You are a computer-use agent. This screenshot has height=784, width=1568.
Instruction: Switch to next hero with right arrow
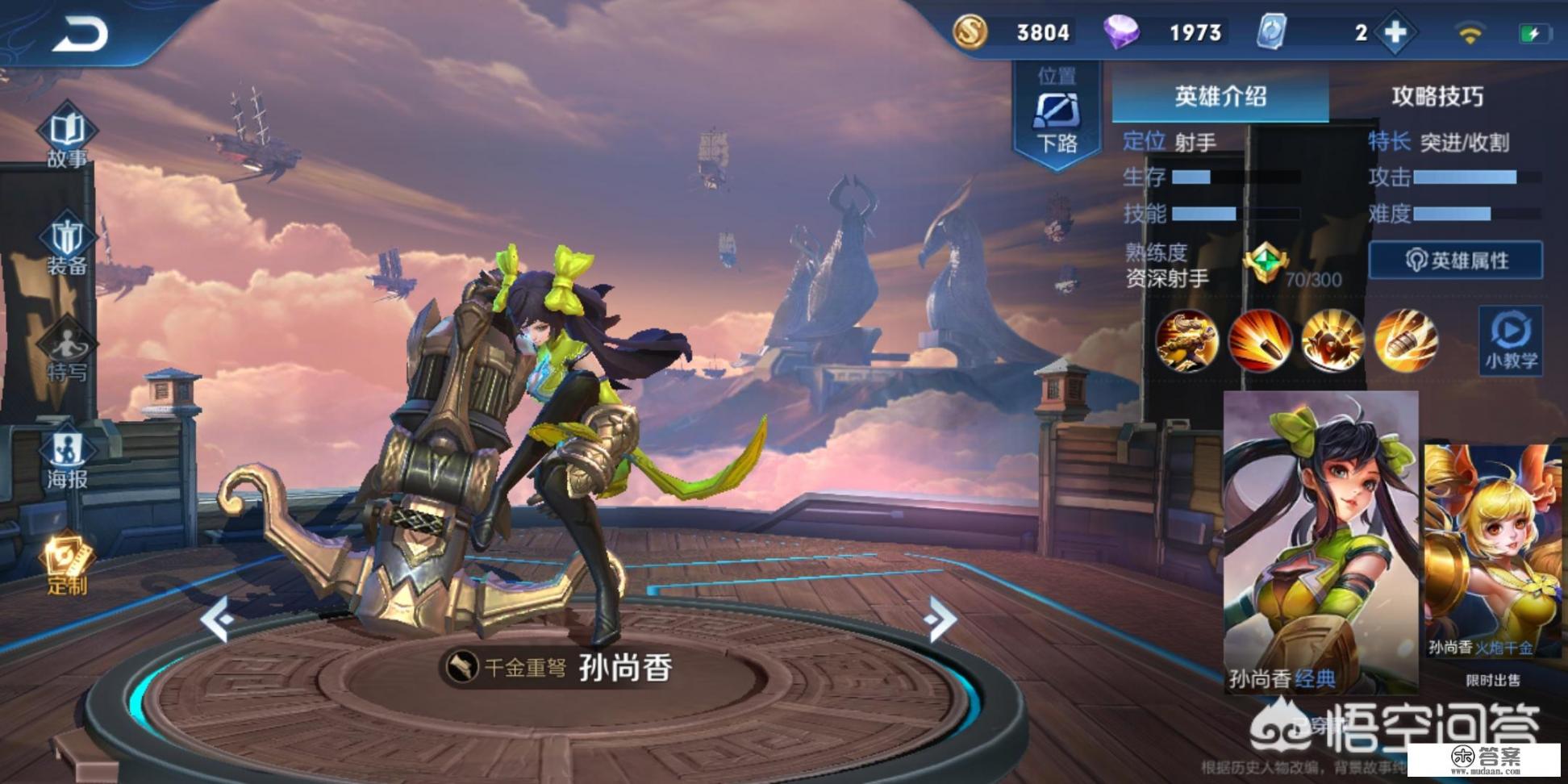point(940,619)
